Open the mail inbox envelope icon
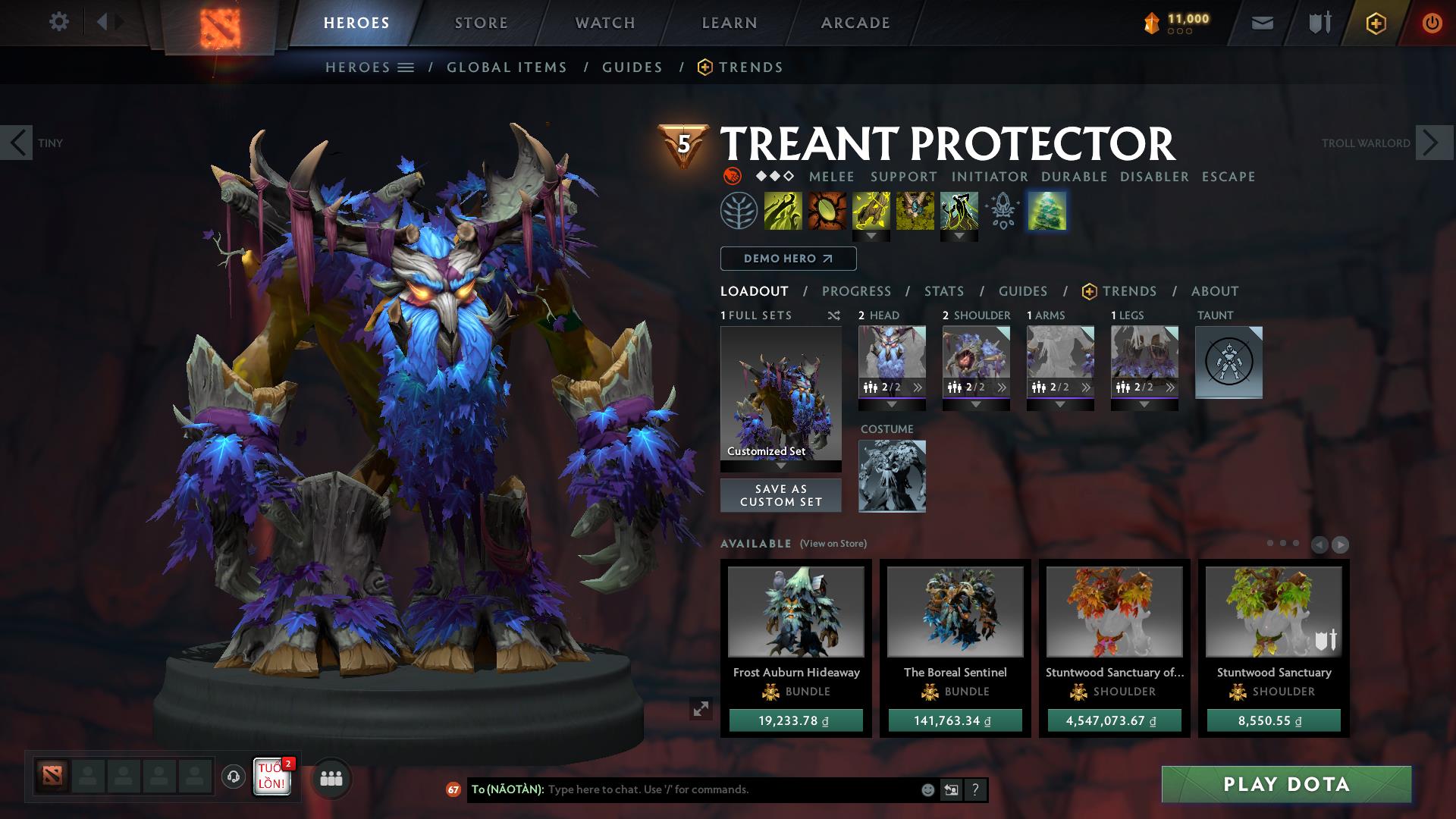The height and width of the screenshot is (819, 1456). point(1261,22)
